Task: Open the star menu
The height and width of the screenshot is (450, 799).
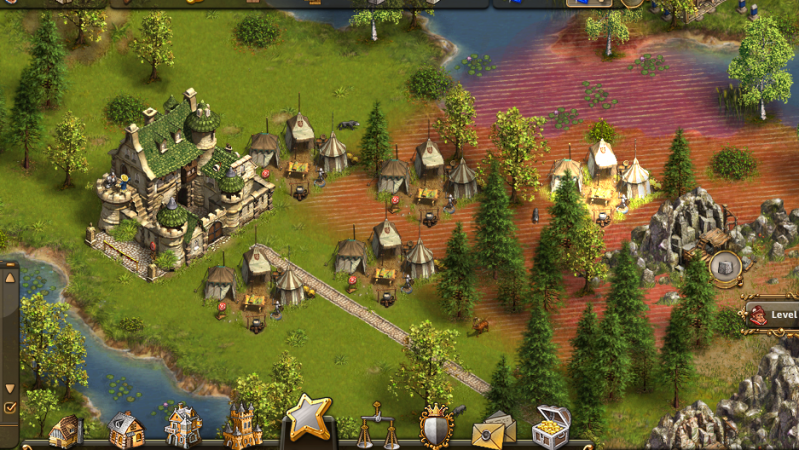Action: tap(309, 417)
